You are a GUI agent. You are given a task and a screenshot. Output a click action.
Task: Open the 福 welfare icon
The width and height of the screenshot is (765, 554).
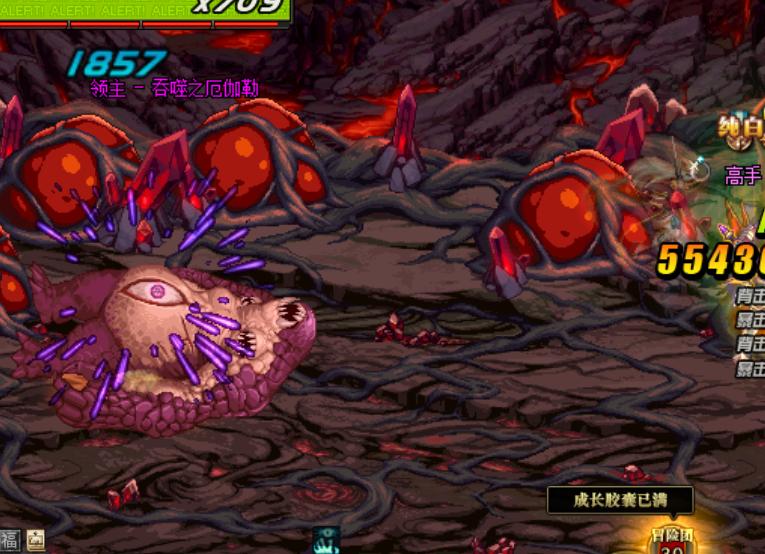9,541
